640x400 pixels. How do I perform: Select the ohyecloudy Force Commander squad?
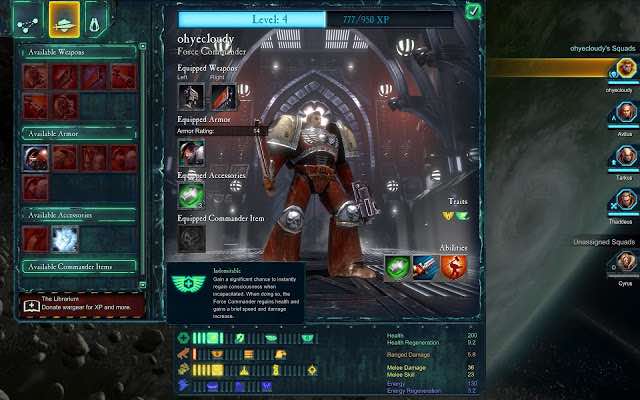(x=625, y=69)
